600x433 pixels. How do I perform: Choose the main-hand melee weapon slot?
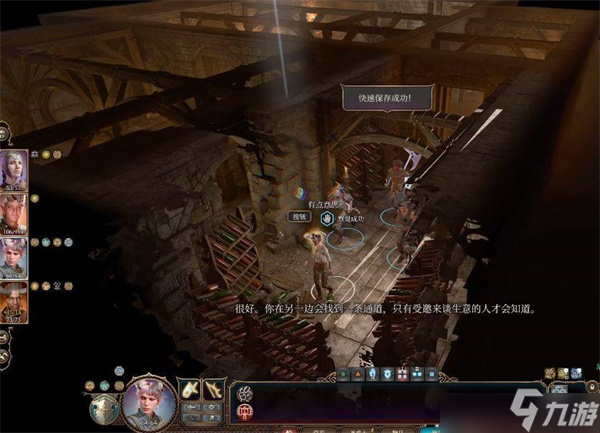pyautogui.click(x=191, y=389)
